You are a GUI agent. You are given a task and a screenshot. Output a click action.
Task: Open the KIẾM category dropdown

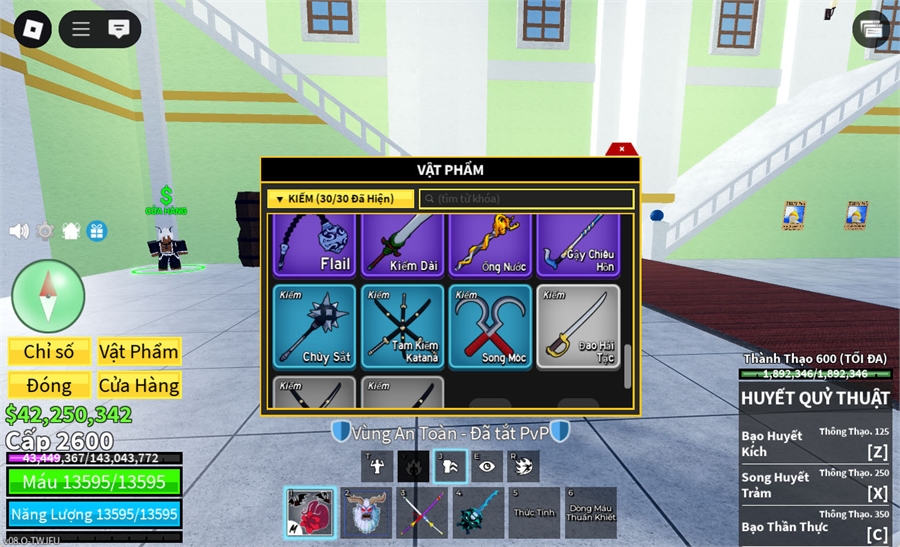coord(340,199)
